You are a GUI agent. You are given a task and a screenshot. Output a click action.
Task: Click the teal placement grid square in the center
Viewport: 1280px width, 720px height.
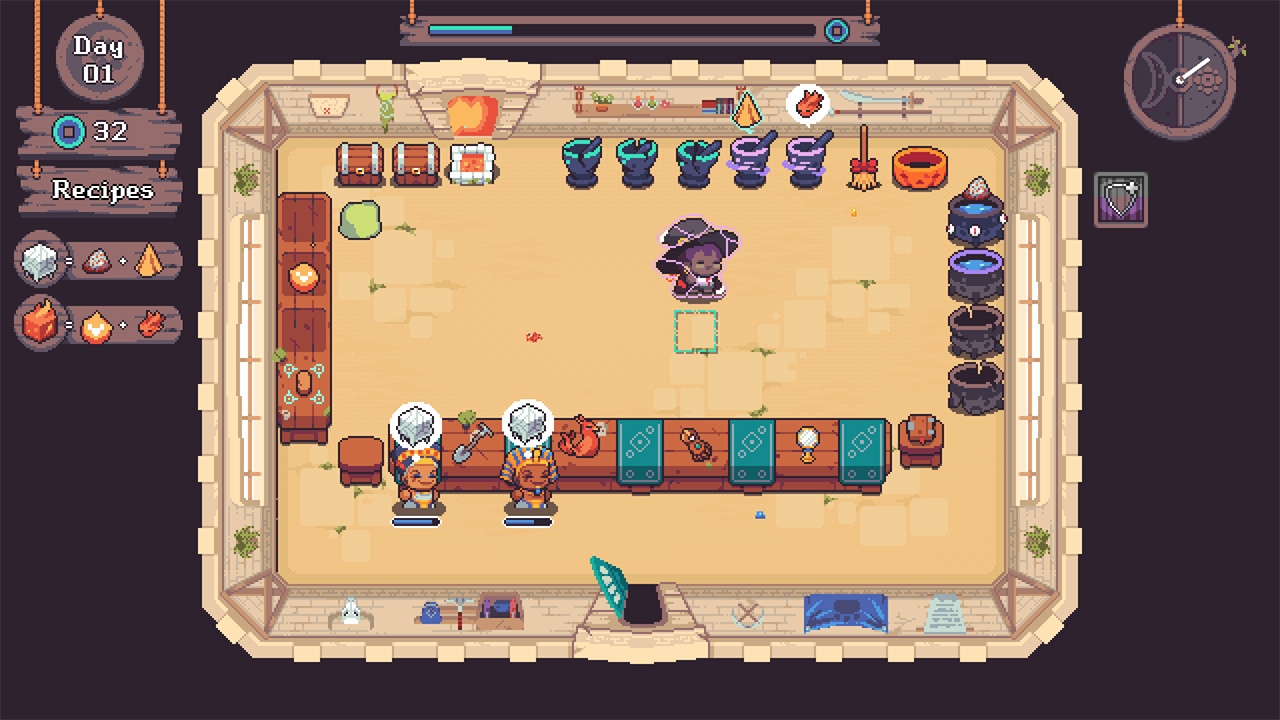[x=696, y=333]
